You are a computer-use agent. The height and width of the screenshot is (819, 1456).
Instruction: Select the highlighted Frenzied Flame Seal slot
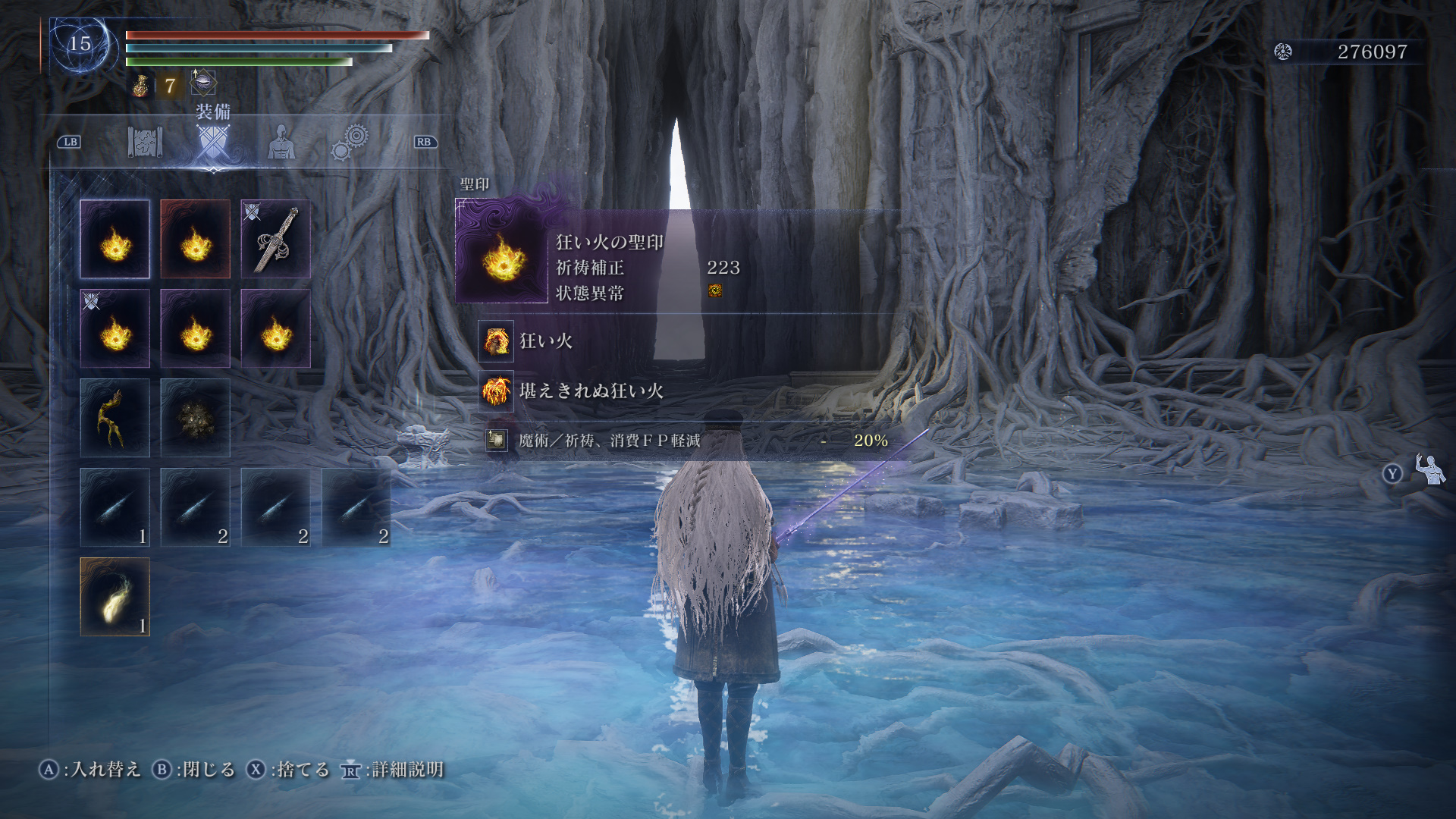tap(115, 239)
